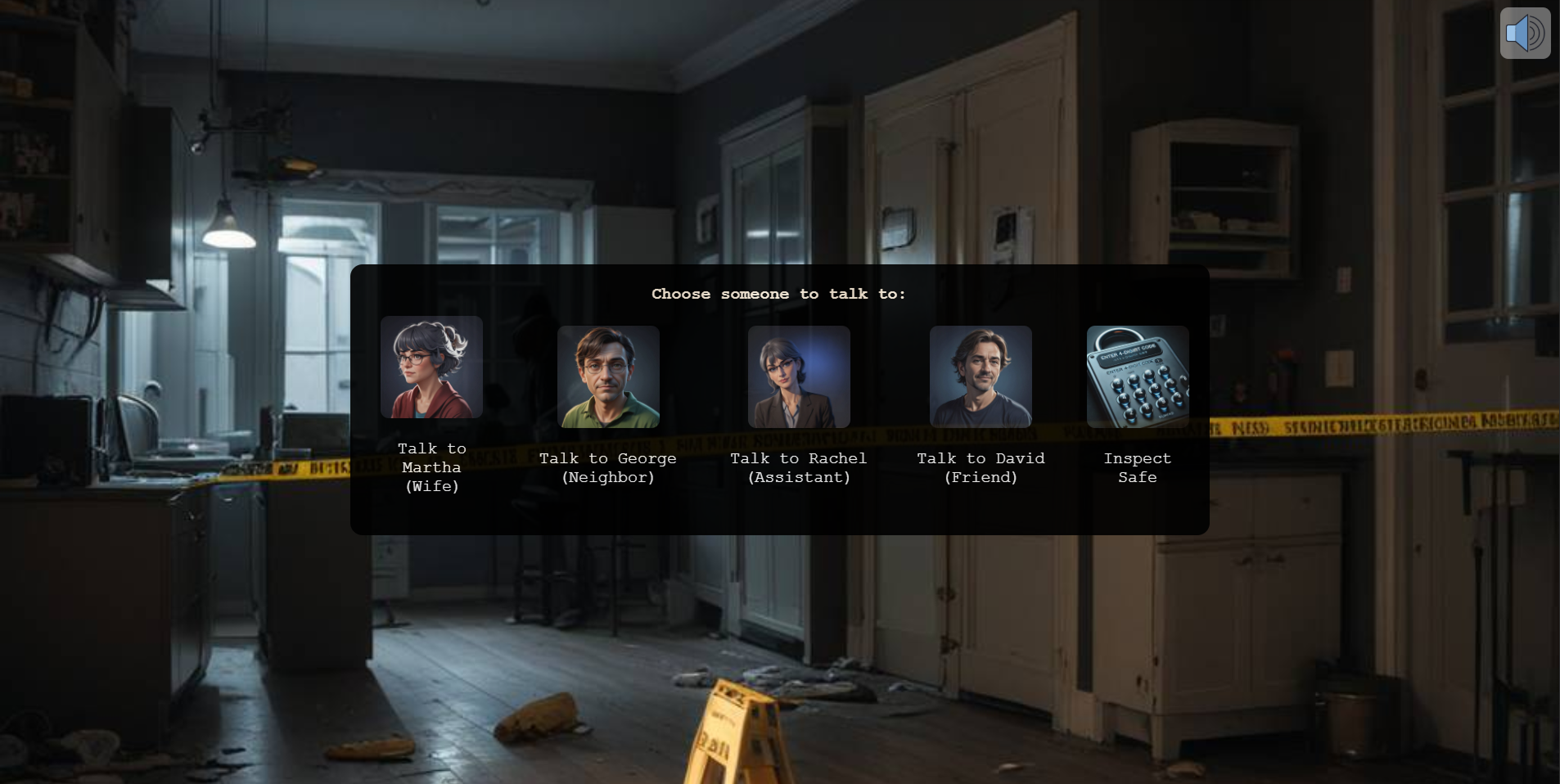1560x784 pixels.
Task: Select David the friend's portrait
Action: tap(981, 377)
